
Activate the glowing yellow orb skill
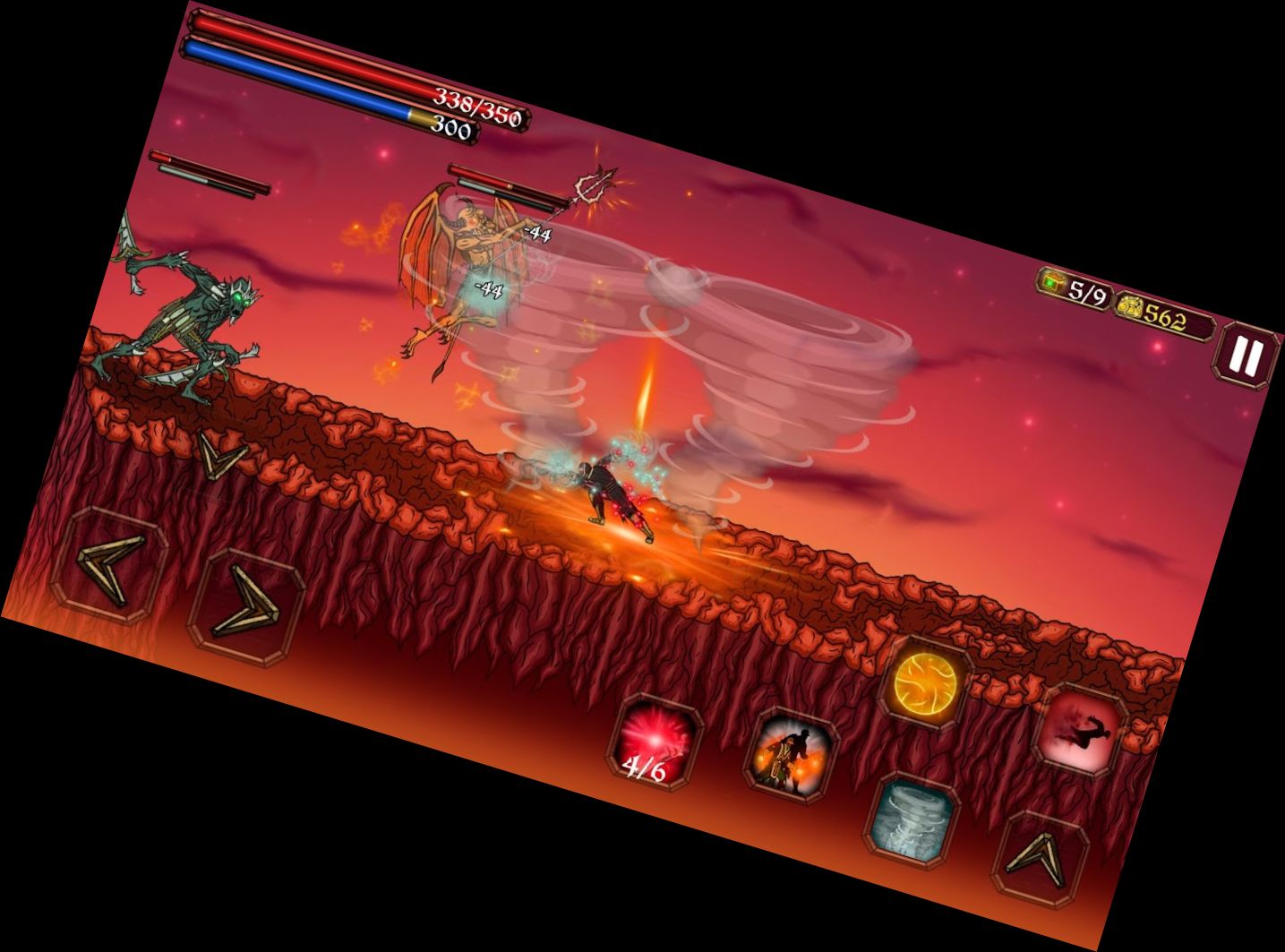click(925, 682)
